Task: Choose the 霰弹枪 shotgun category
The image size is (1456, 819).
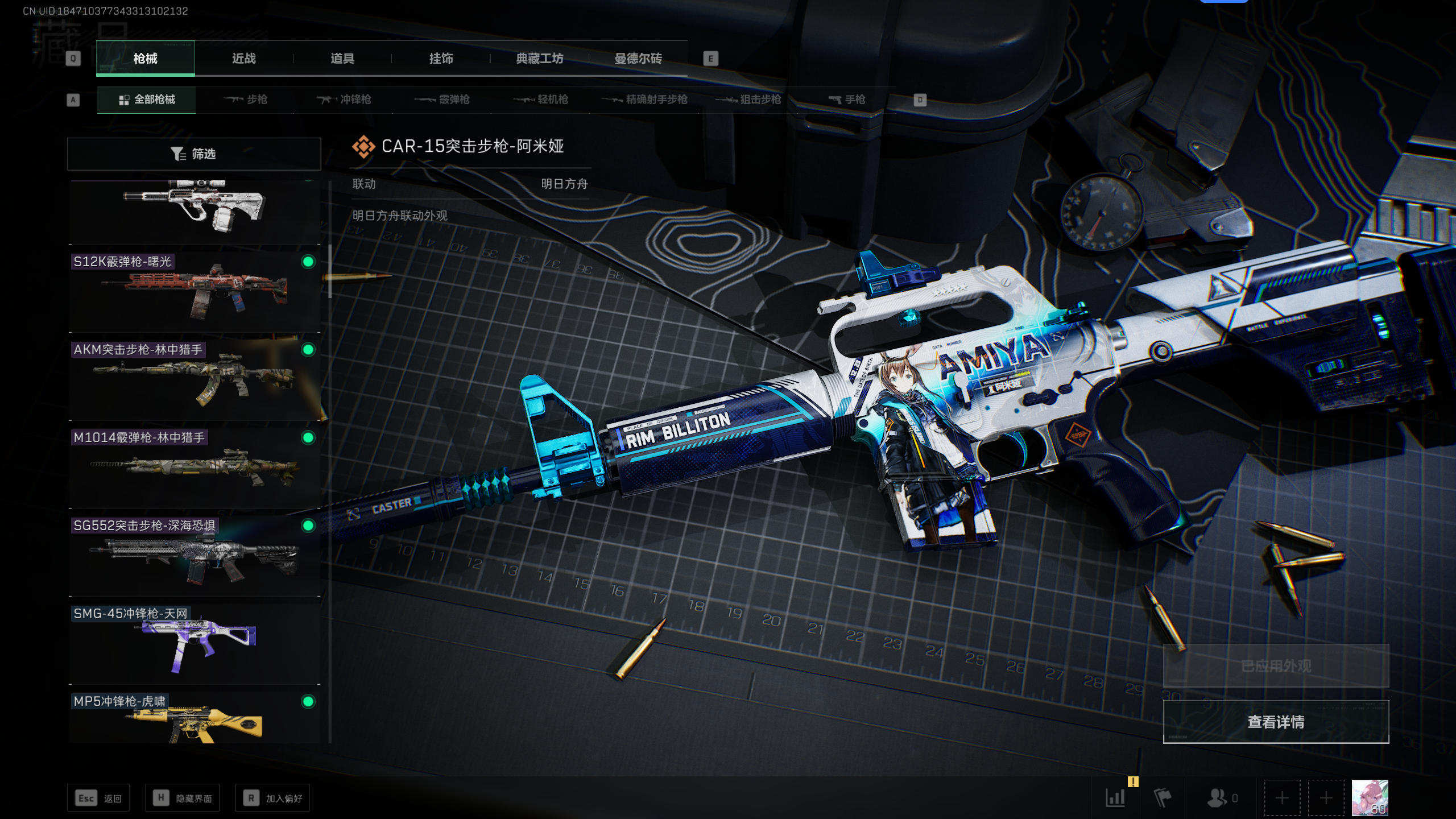Action: click(442, 100)
